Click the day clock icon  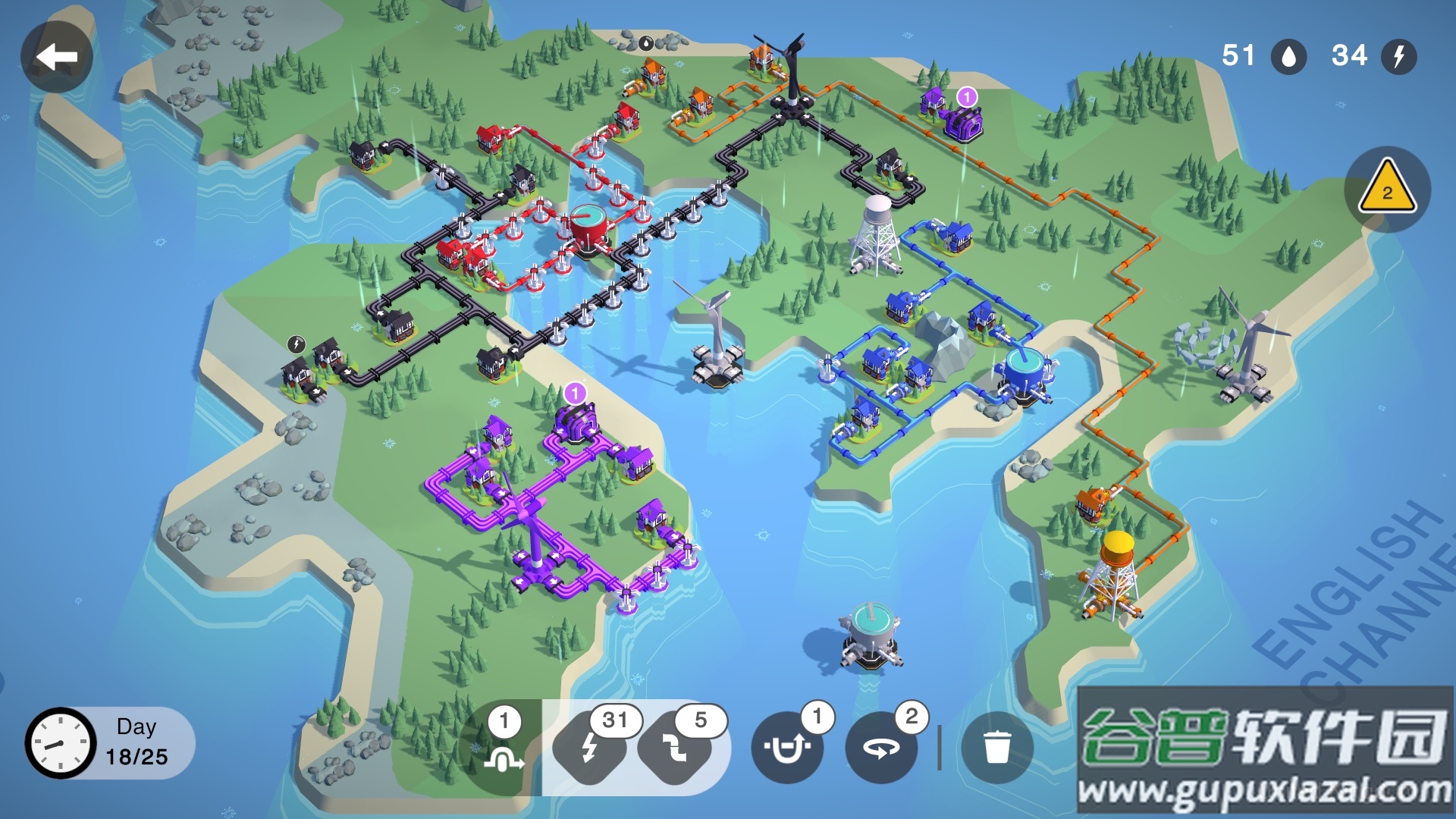pos(61,743)
